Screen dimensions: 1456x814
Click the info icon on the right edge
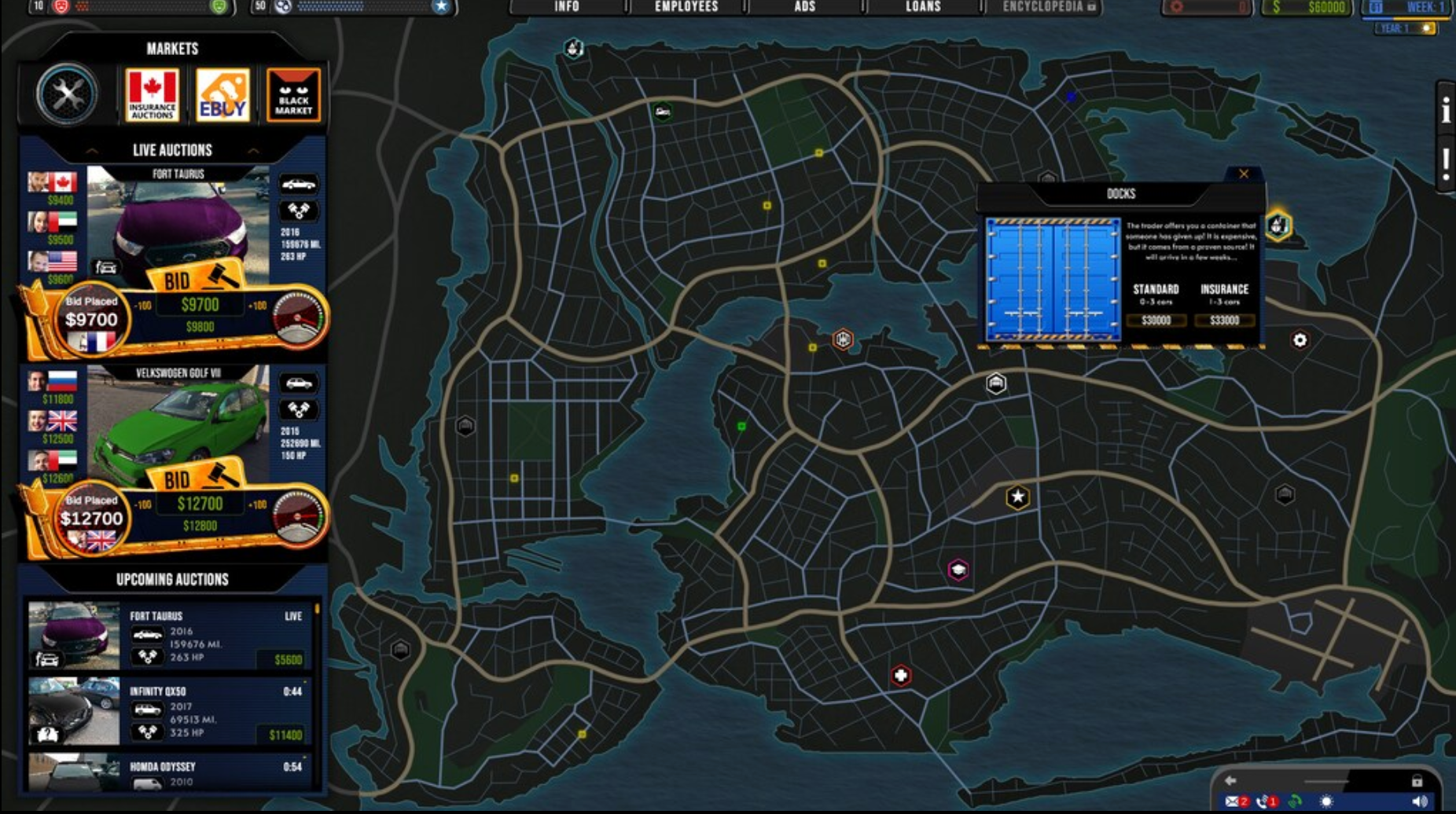point(1447,110)
